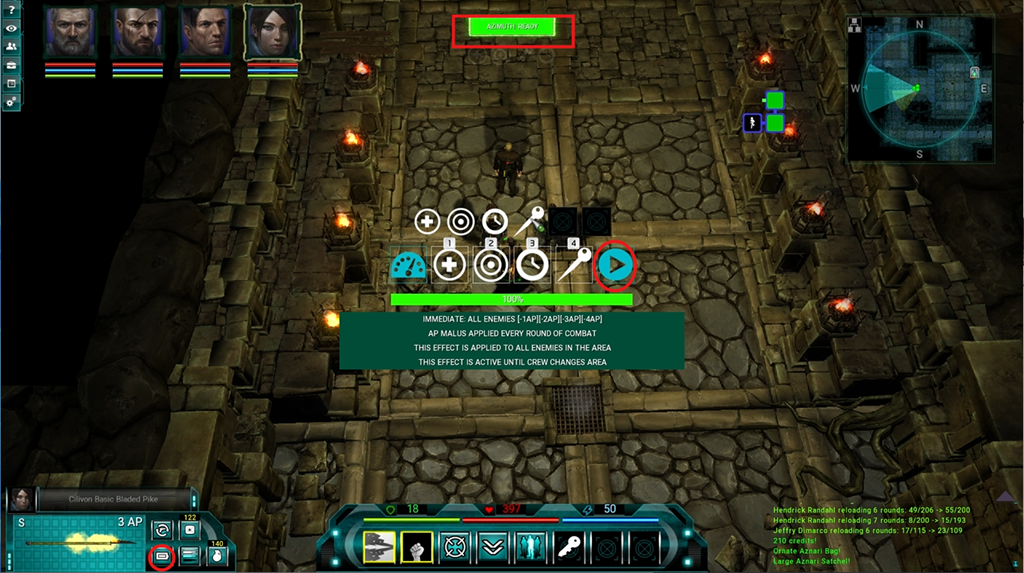Click the weapon swap circular arrows button

(161, 529)
